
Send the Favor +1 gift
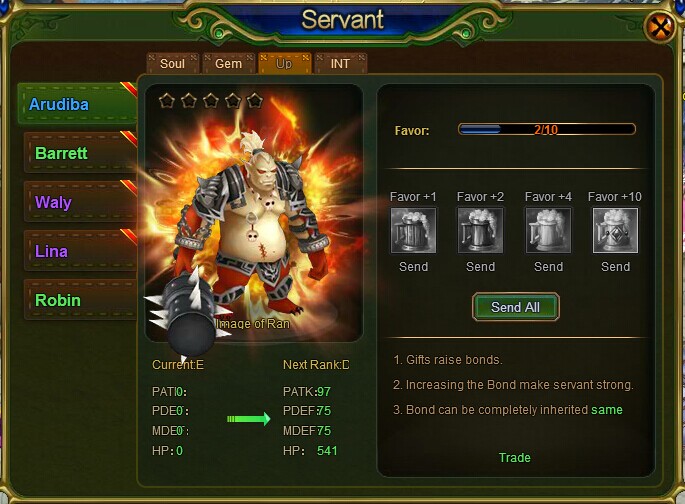[413, 267]
